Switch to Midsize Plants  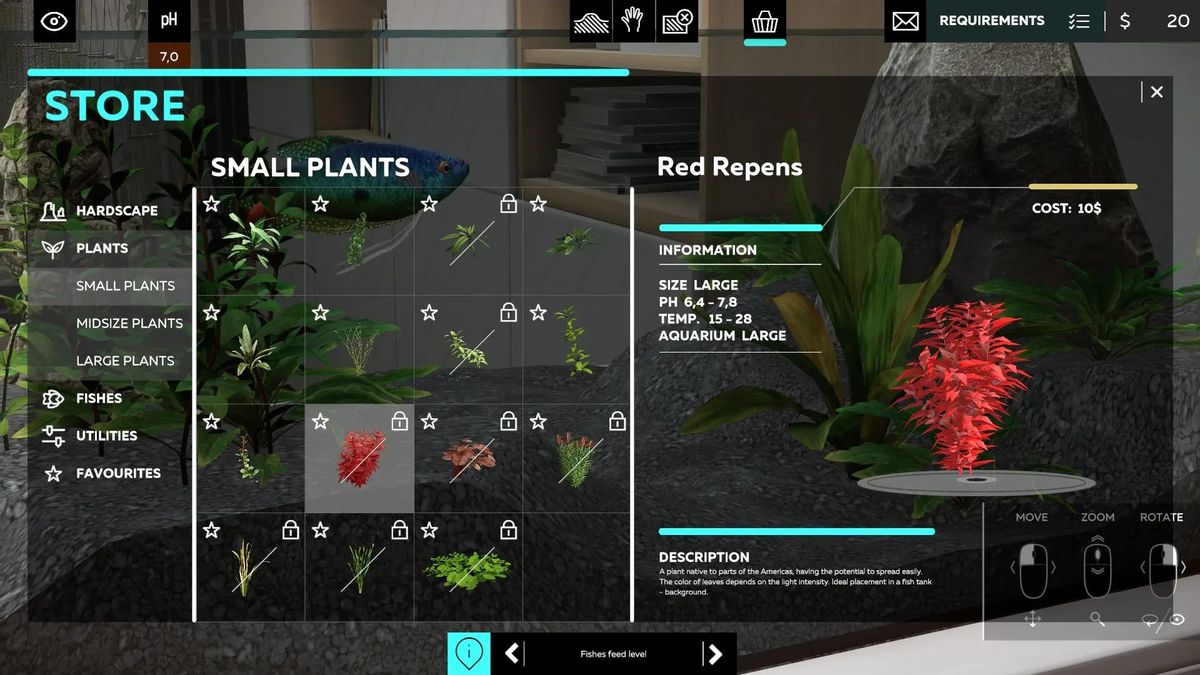tap(129, 323)
